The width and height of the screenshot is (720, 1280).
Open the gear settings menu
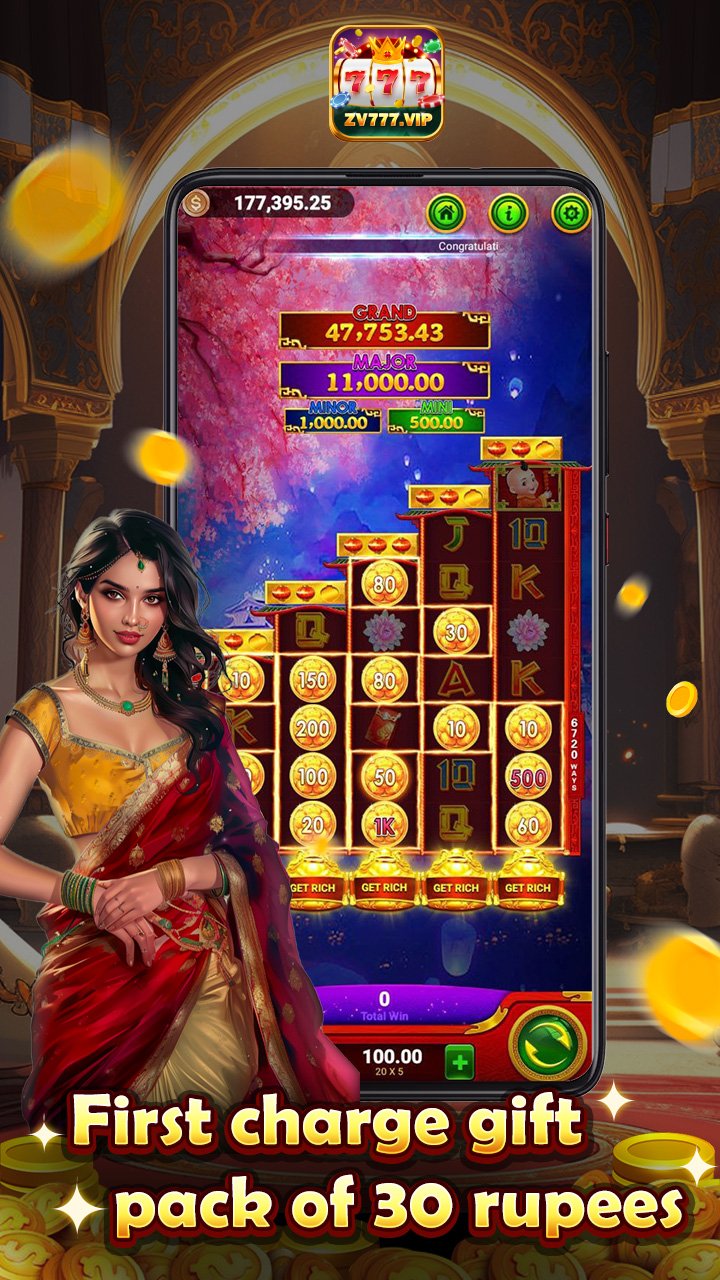pos(571,212)
